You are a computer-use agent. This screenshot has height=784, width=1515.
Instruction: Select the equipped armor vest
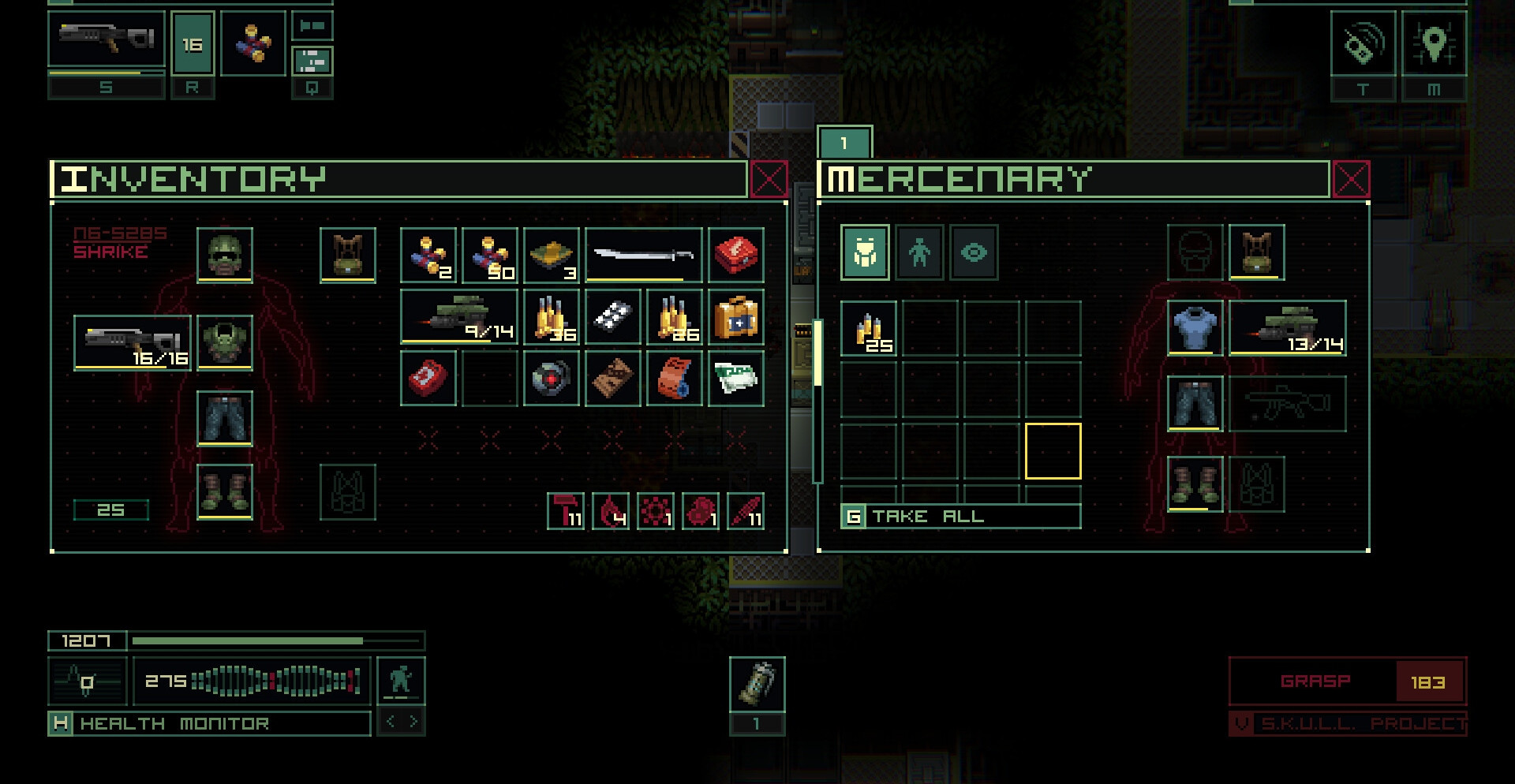225,343
